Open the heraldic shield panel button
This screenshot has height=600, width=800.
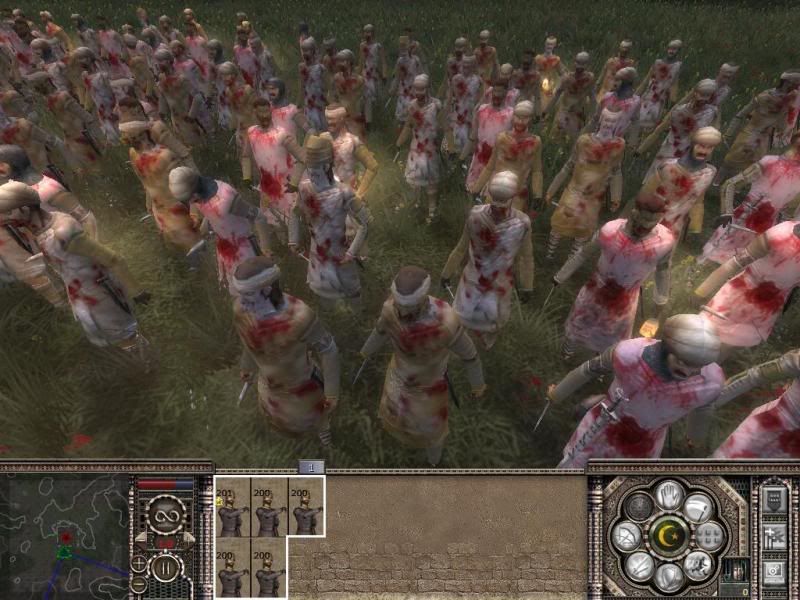coord(774,500)
